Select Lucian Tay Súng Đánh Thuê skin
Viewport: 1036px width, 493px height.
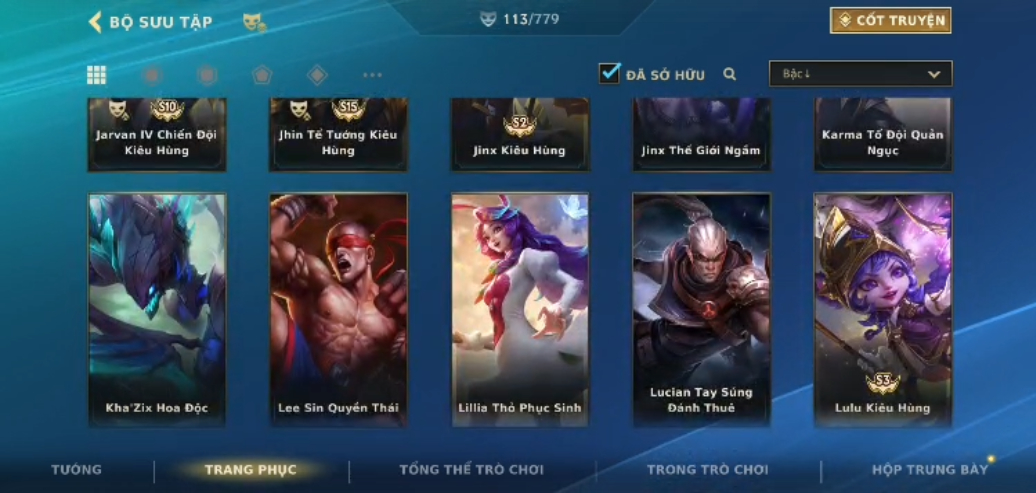coord(701,309)
